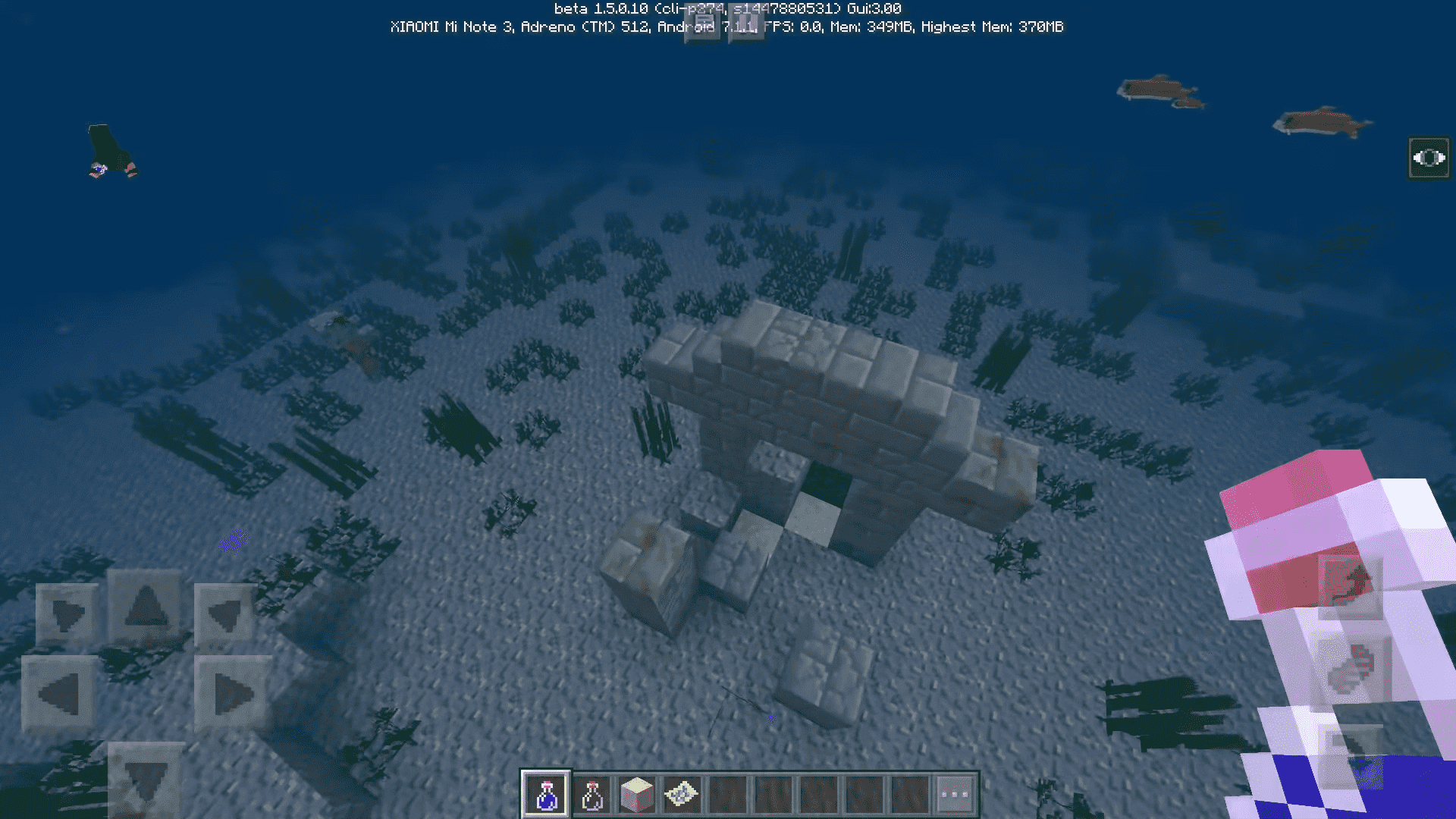This screenshot has height=819, width=1456.
Task: Tap the move forward arrow
Action: click(x=146, y=607)
